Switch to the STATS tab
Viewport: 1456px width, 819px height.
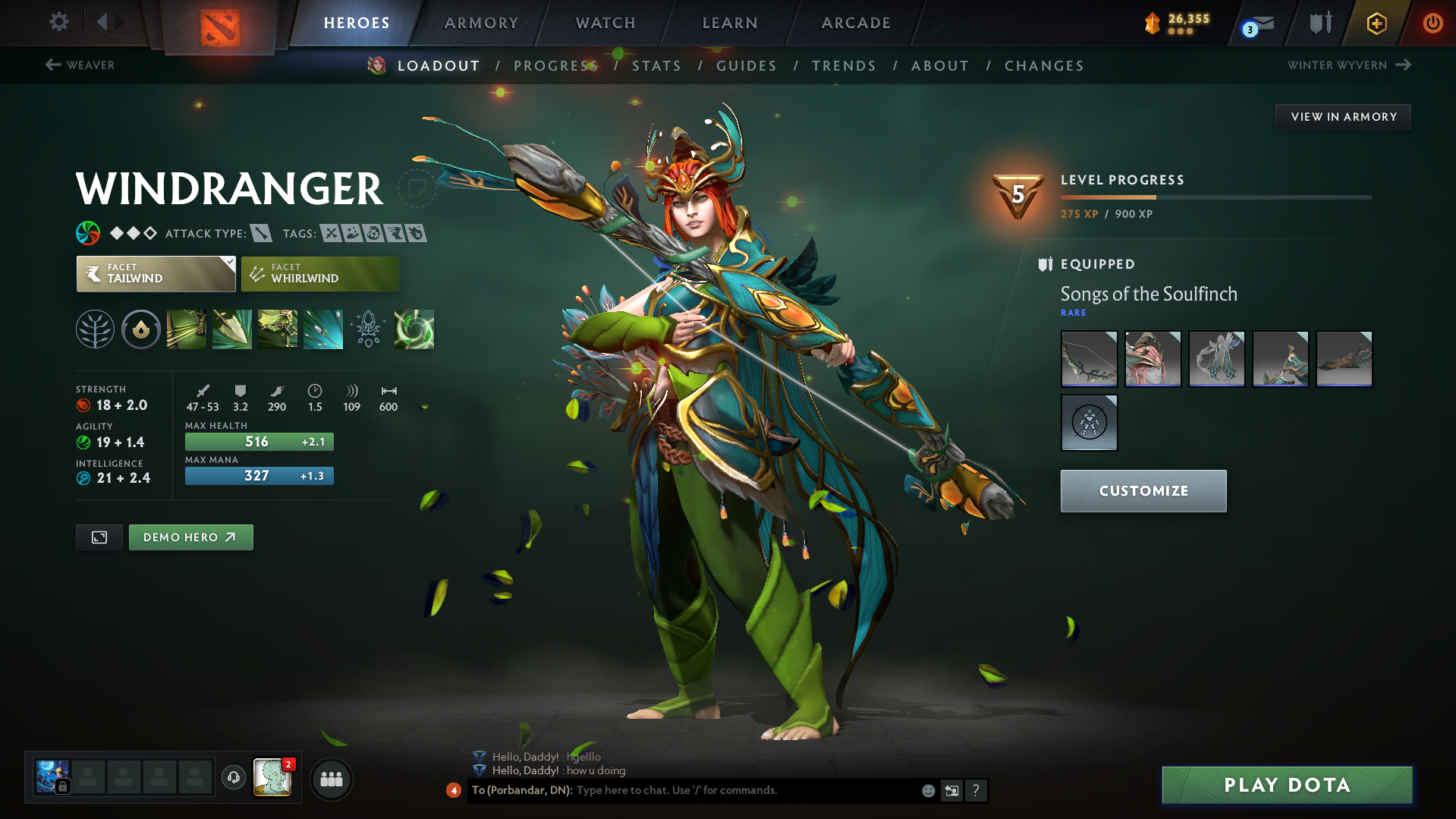pos(657,65)
